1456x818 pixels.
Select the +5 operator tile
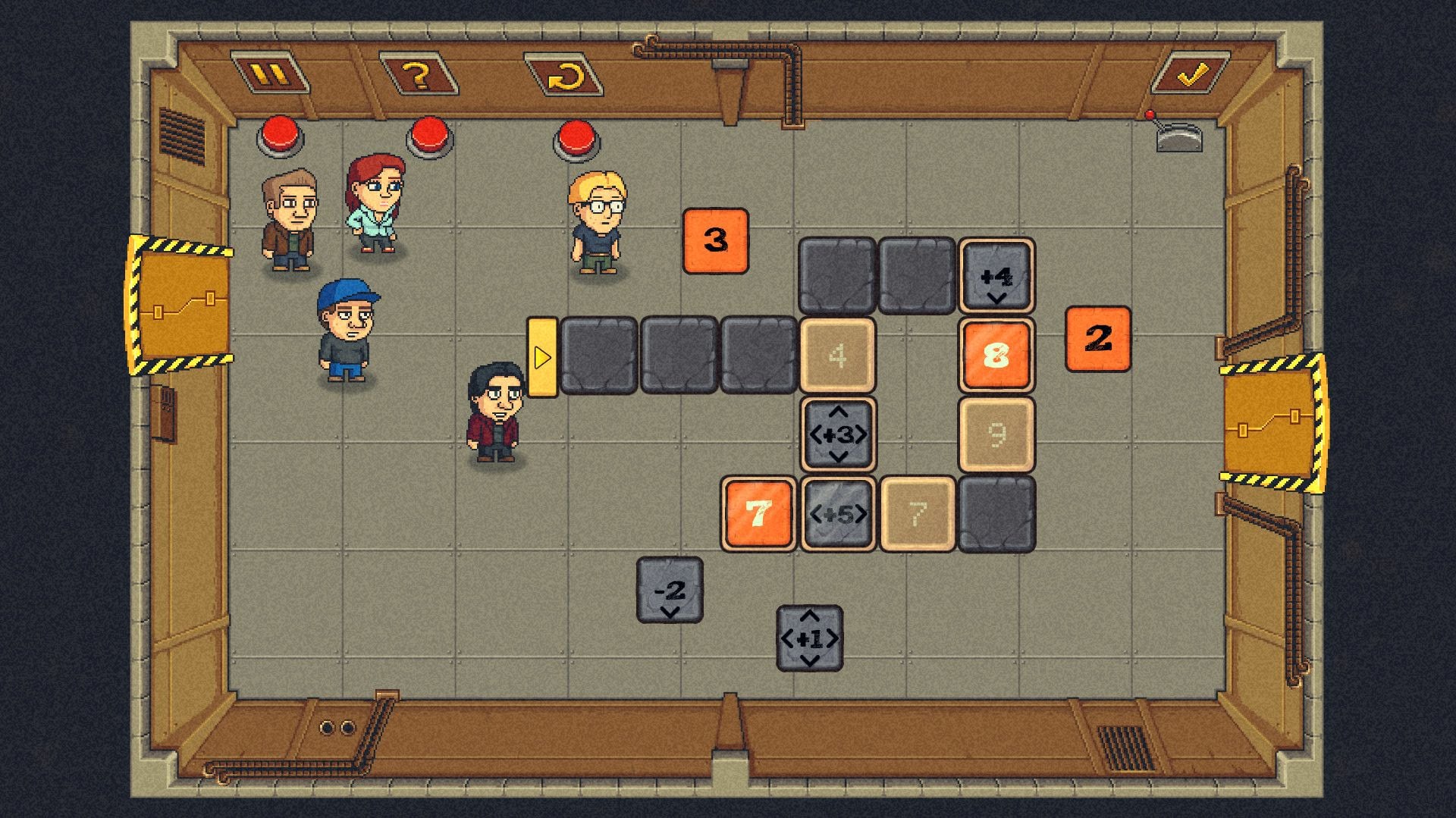(x=838, y=514)
